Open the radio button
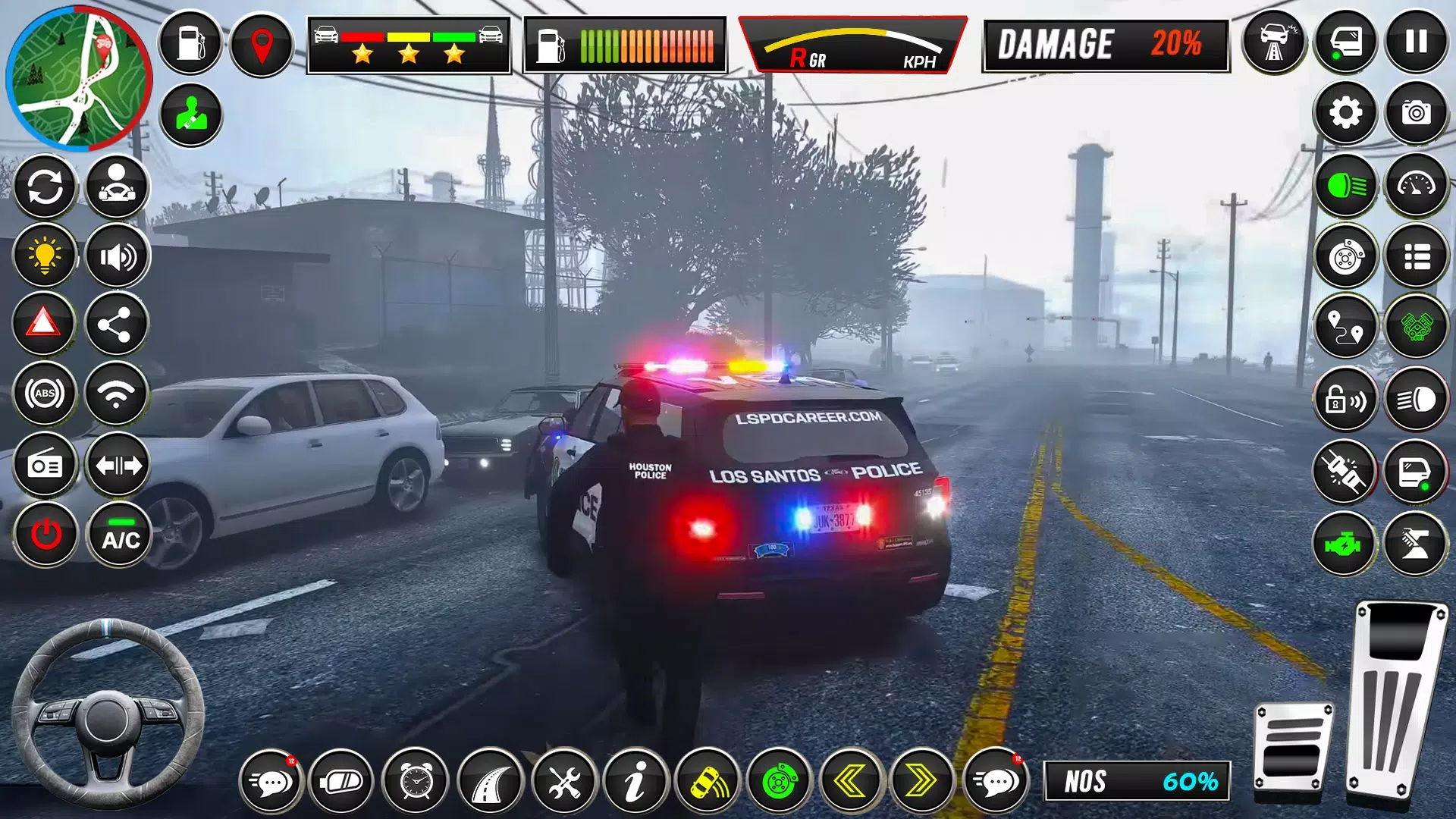 point(45,465)
